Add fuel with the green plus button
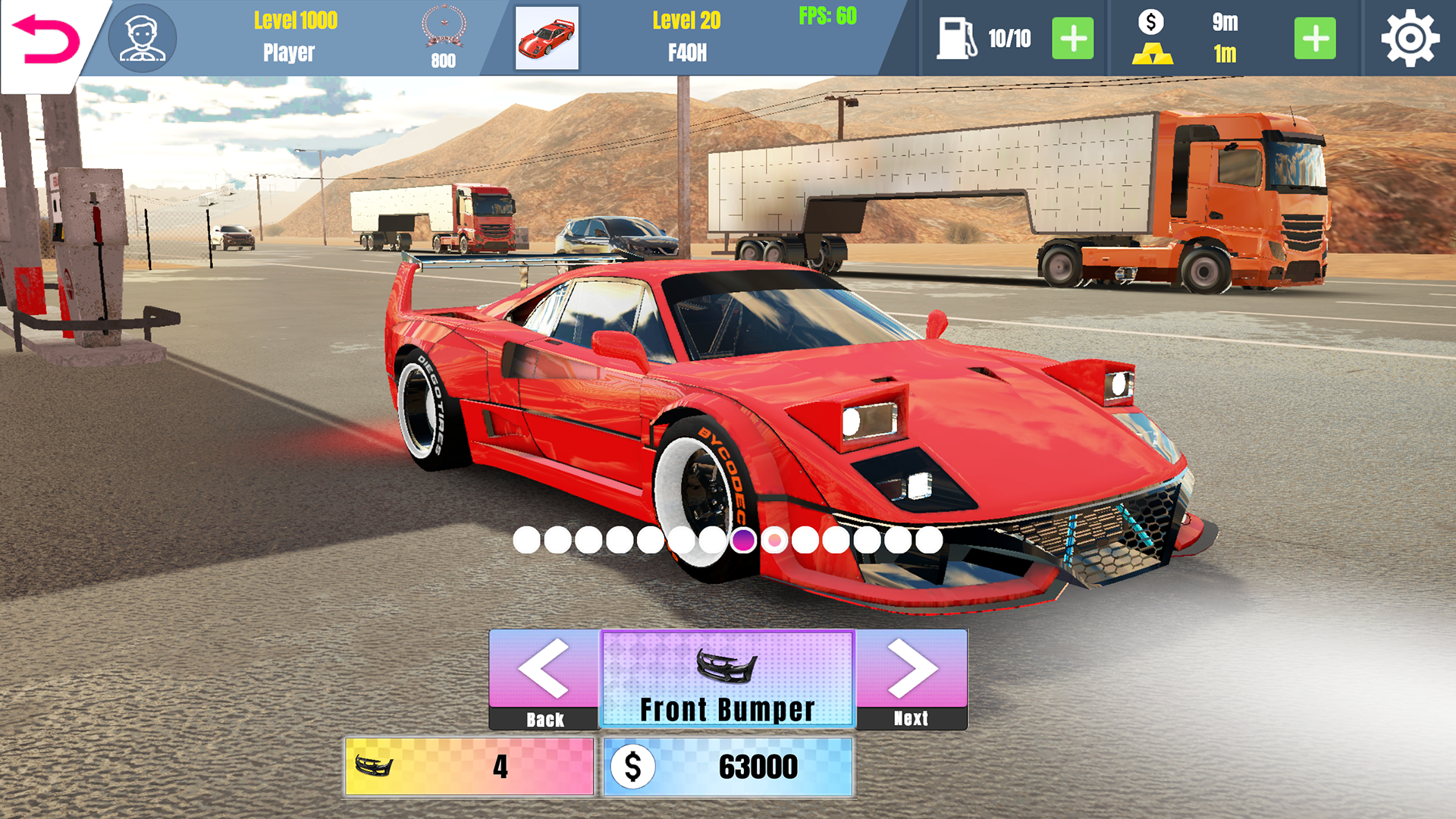Viewport: 1456px width, 819px height. point(1072,38)
